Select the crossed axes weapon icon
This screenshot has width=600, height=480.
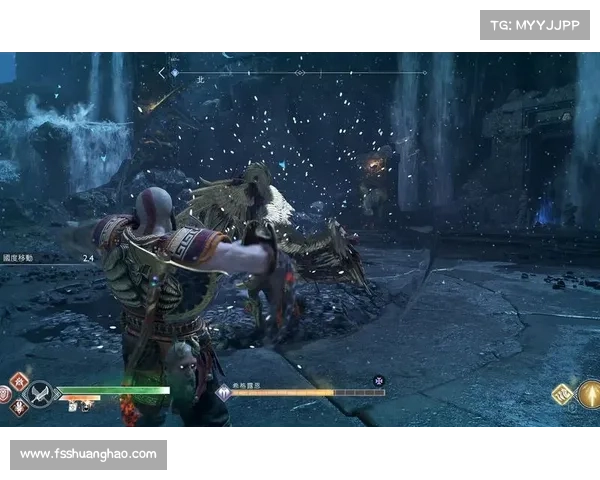point(40,394)
